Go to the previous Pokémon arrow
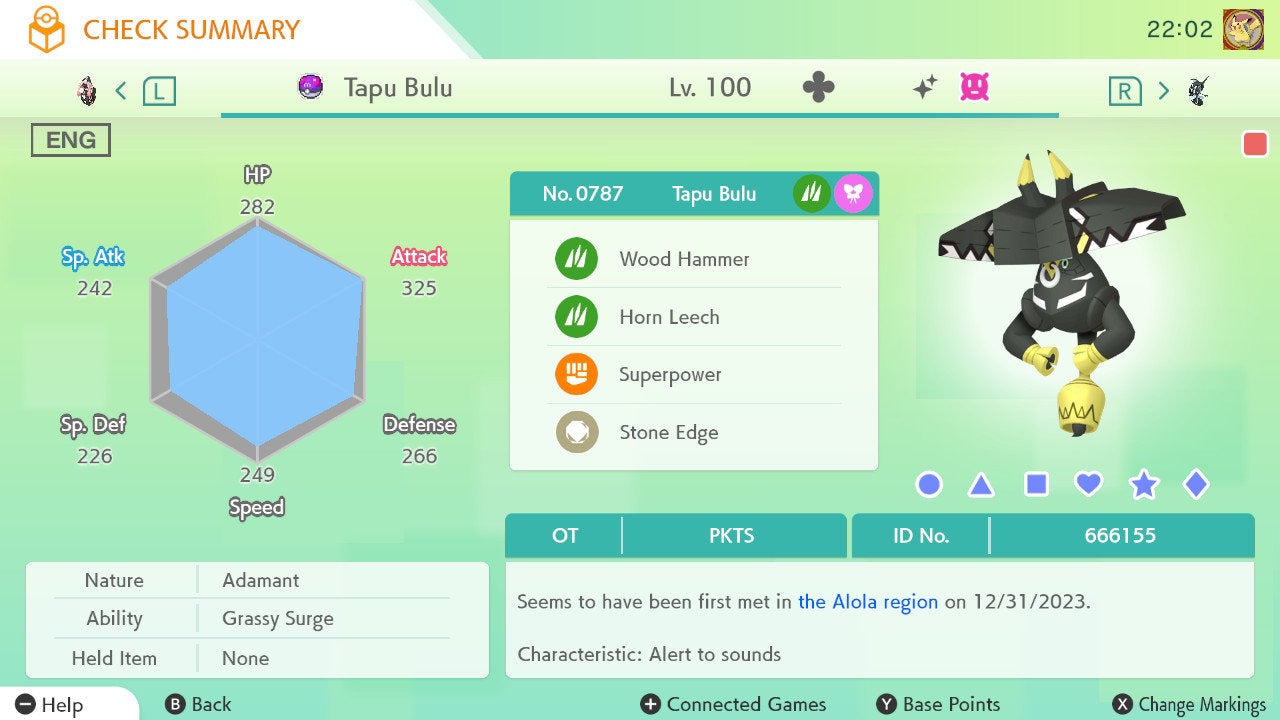1280x720 pixels. (x=121, y=91)
